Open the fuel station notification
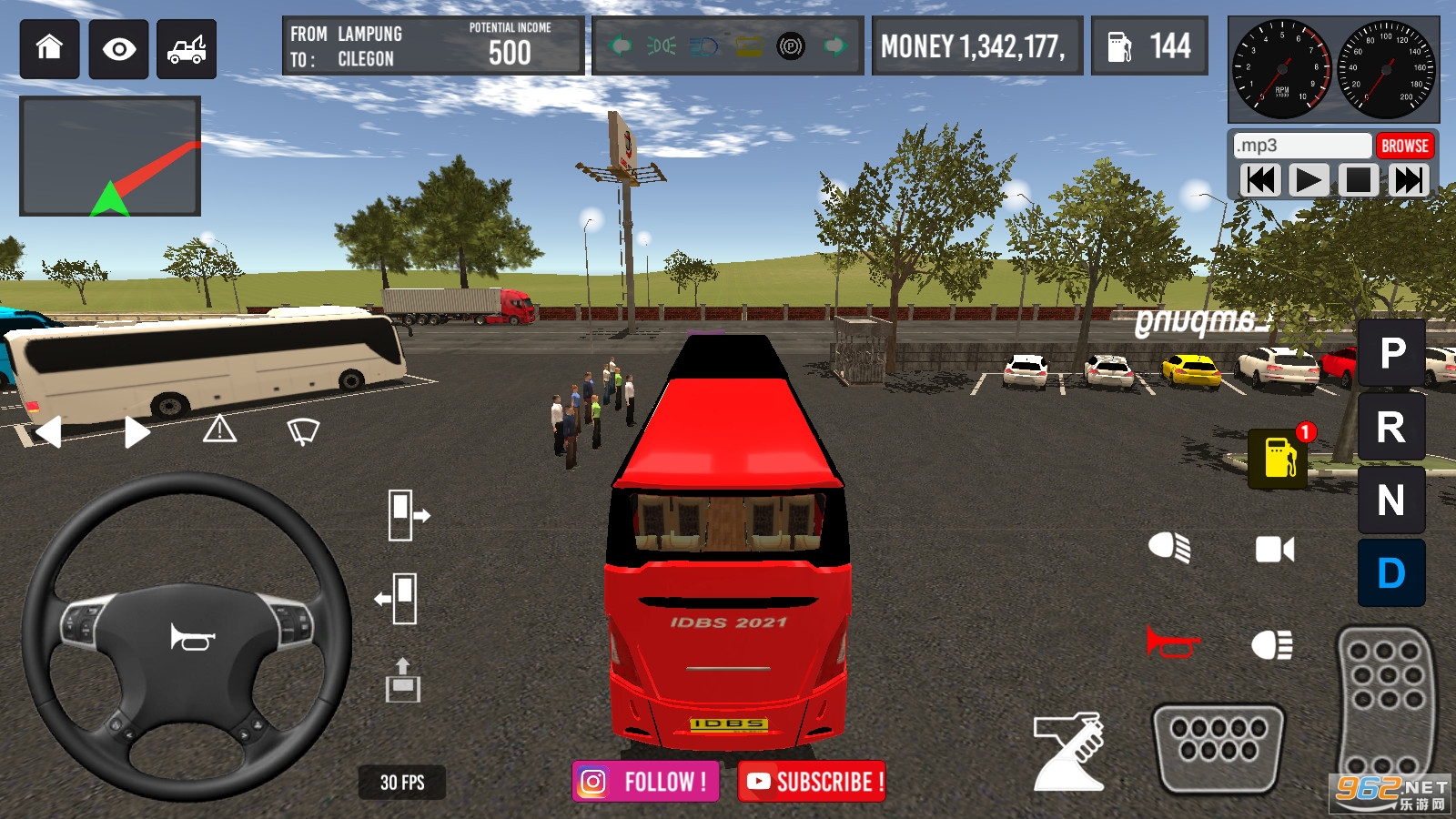Viewport: 1456px width, 819px height. tap(1279, 458)
